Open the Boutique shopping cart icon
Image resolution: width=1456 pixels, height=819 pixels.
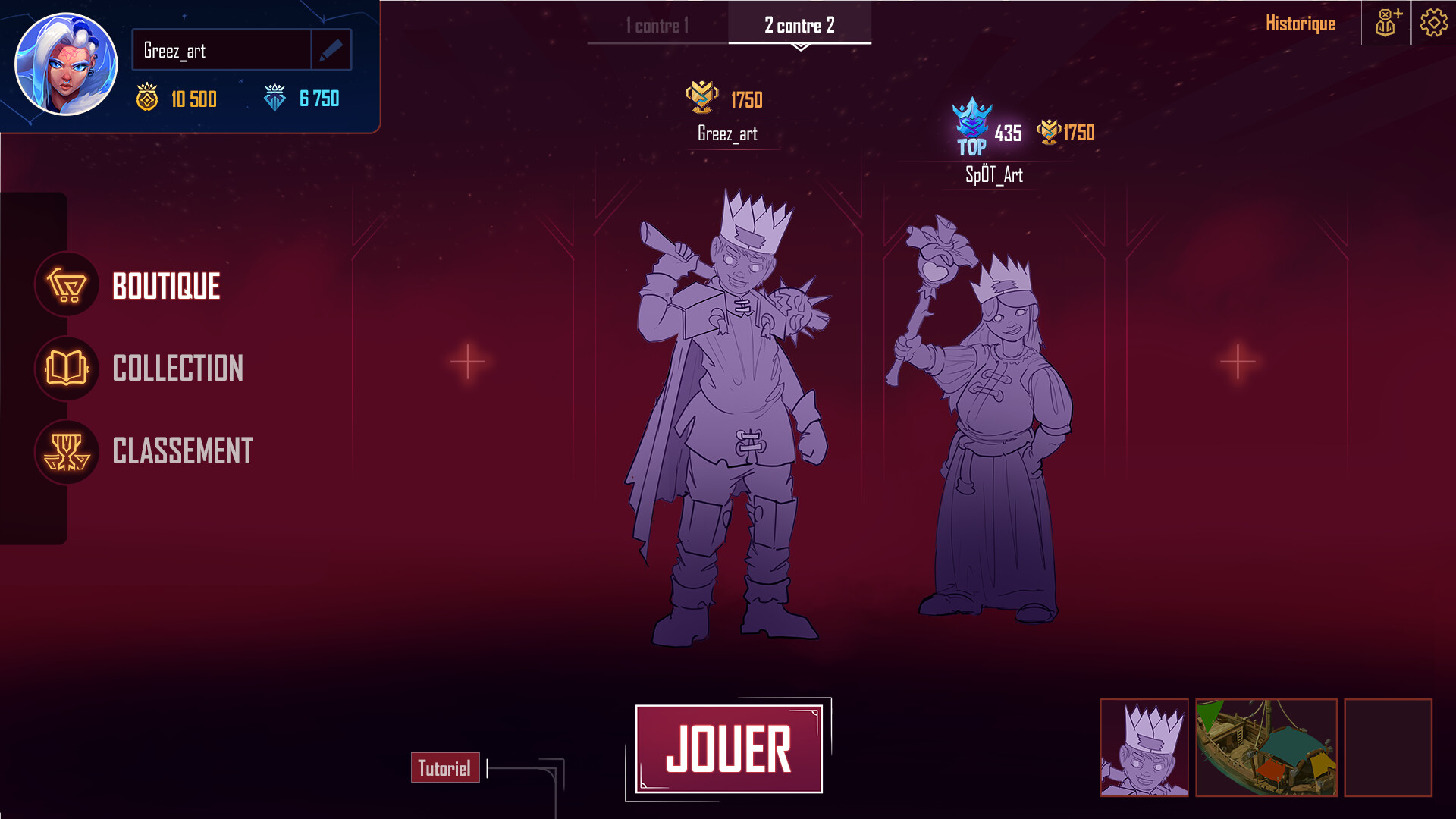[67, 286]
